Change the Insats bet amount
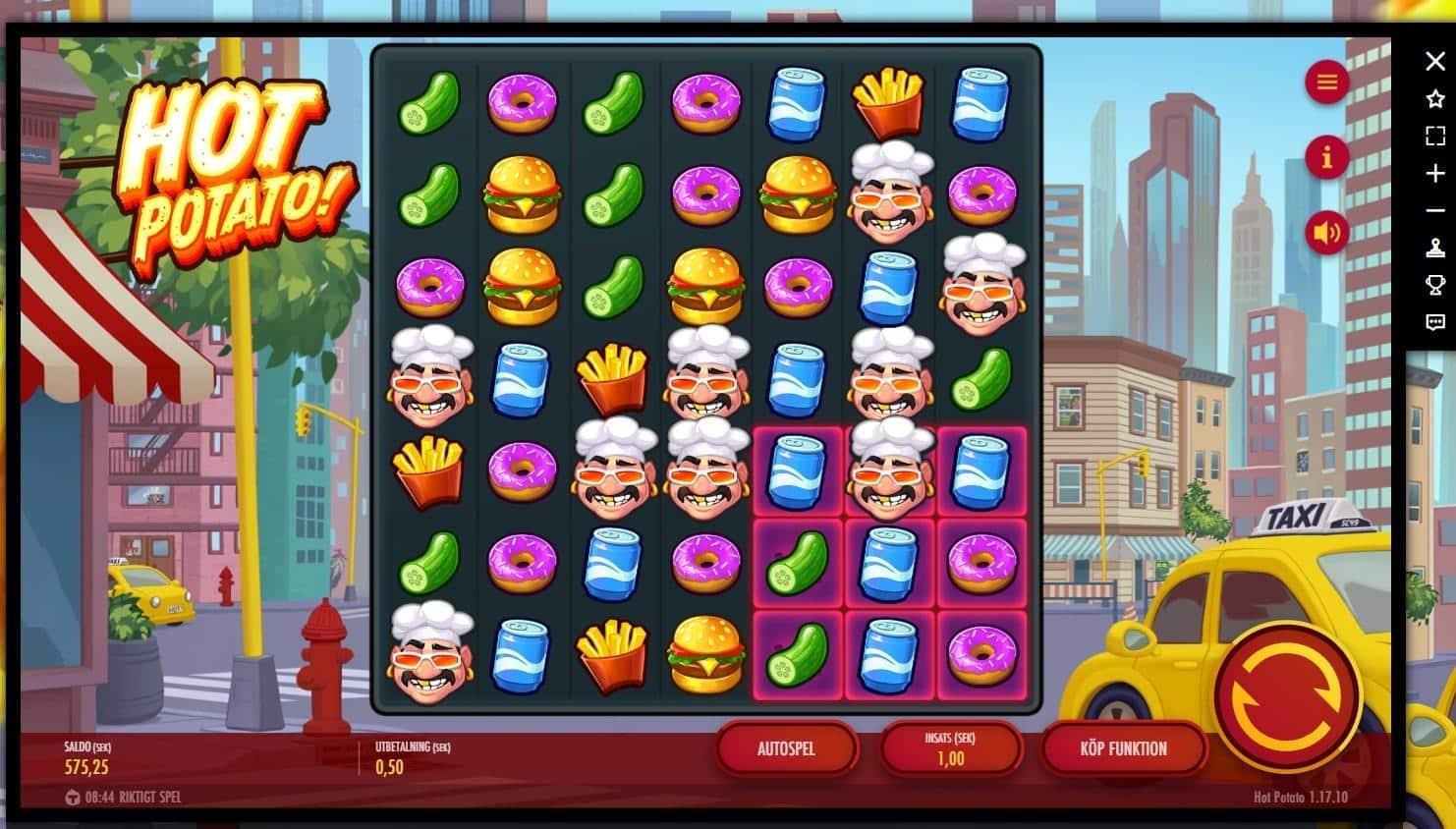This screenshot has width=1456, height=829. 950,748
